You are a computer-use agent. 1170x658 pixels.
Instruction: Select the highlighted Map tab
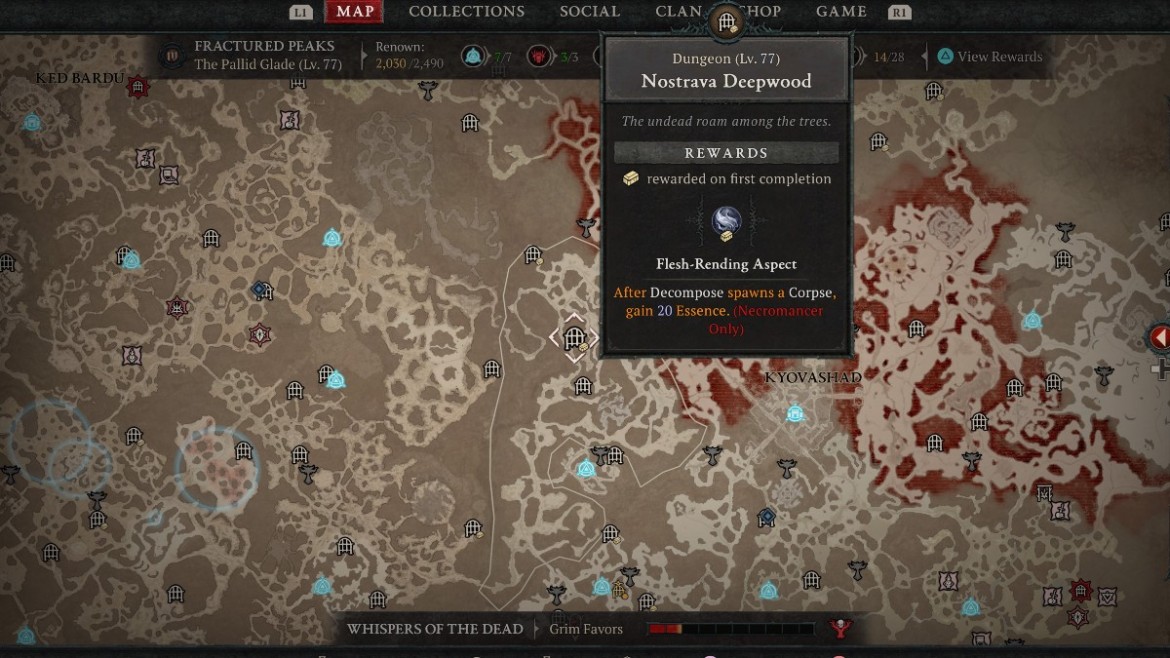point(355,12)
